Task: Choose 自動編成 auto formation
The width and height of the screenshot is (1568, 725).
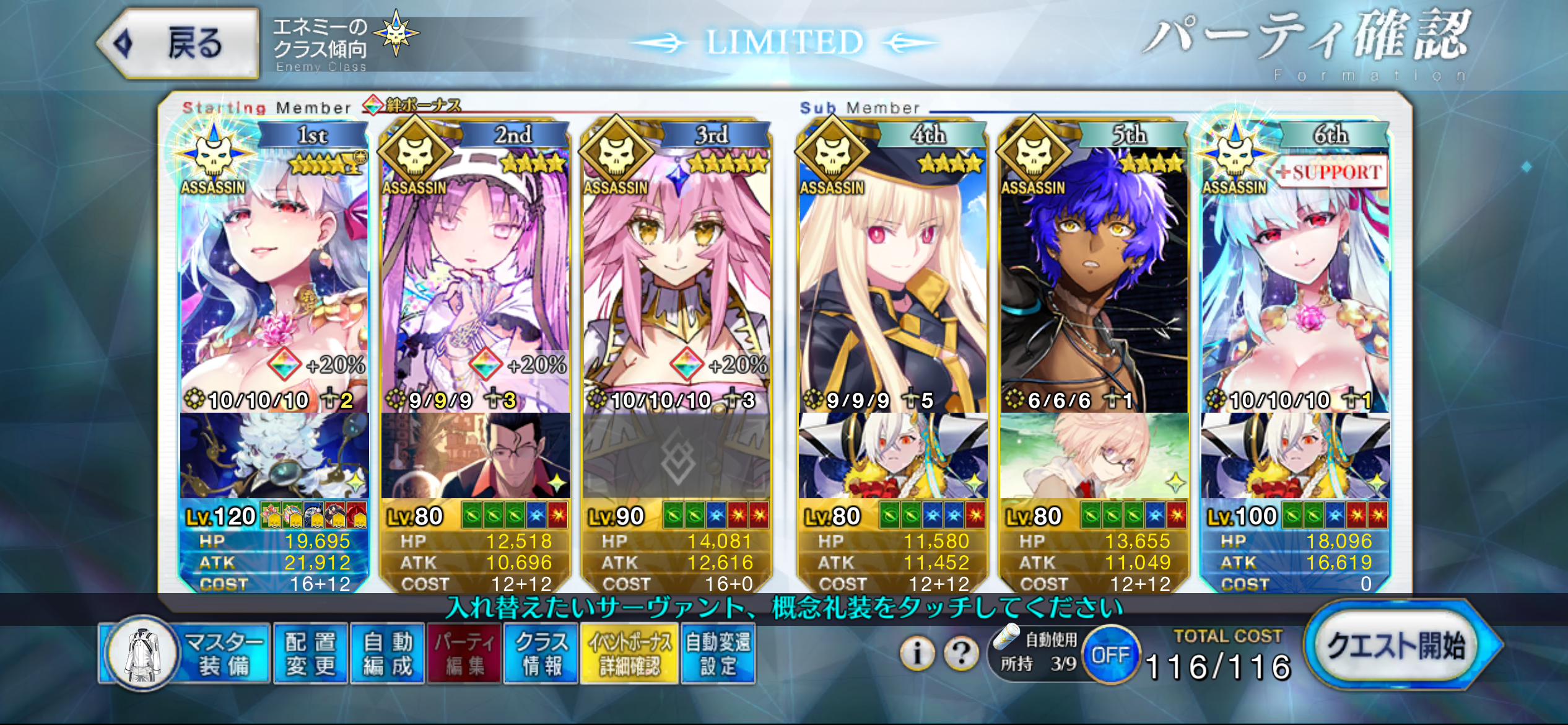Action: (x=388, y=654)
